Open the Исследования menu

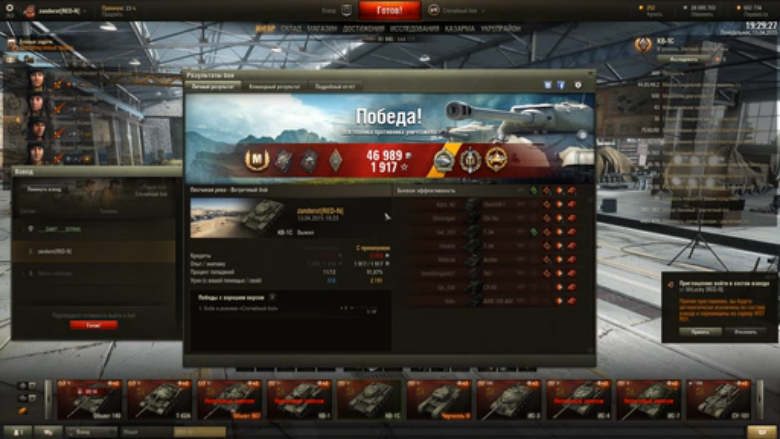[415, 29]
